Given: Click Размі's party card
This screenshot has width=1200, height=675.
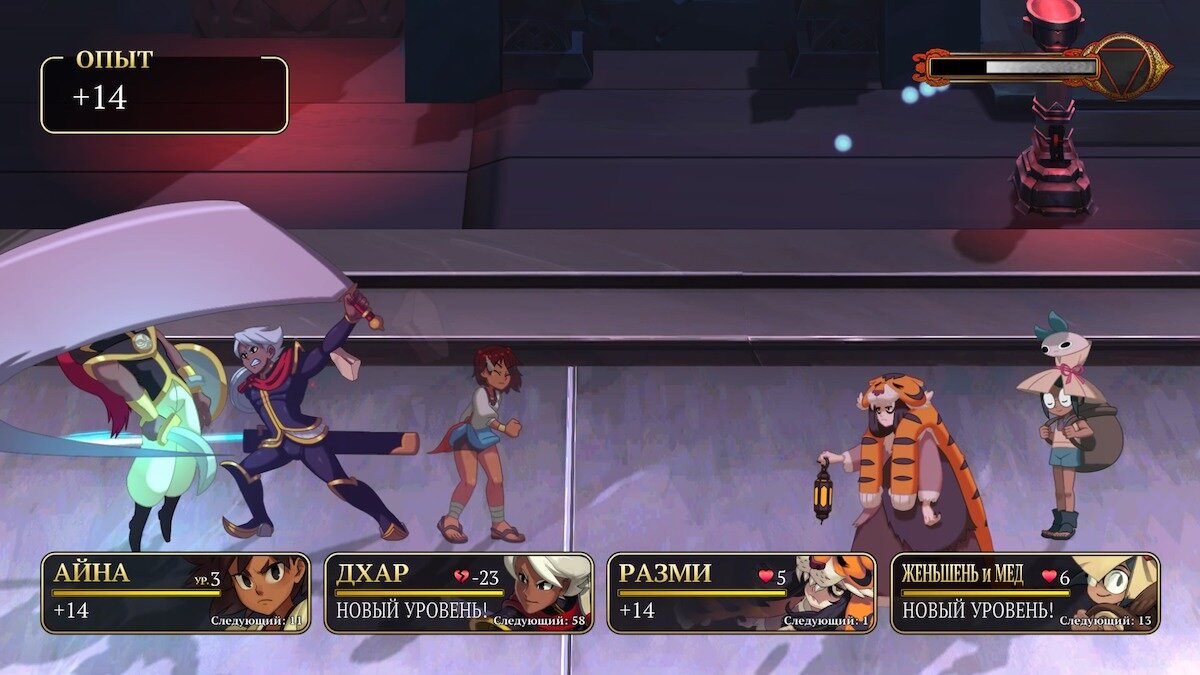Looking at the screenshot, I should (x=741, y=593).
